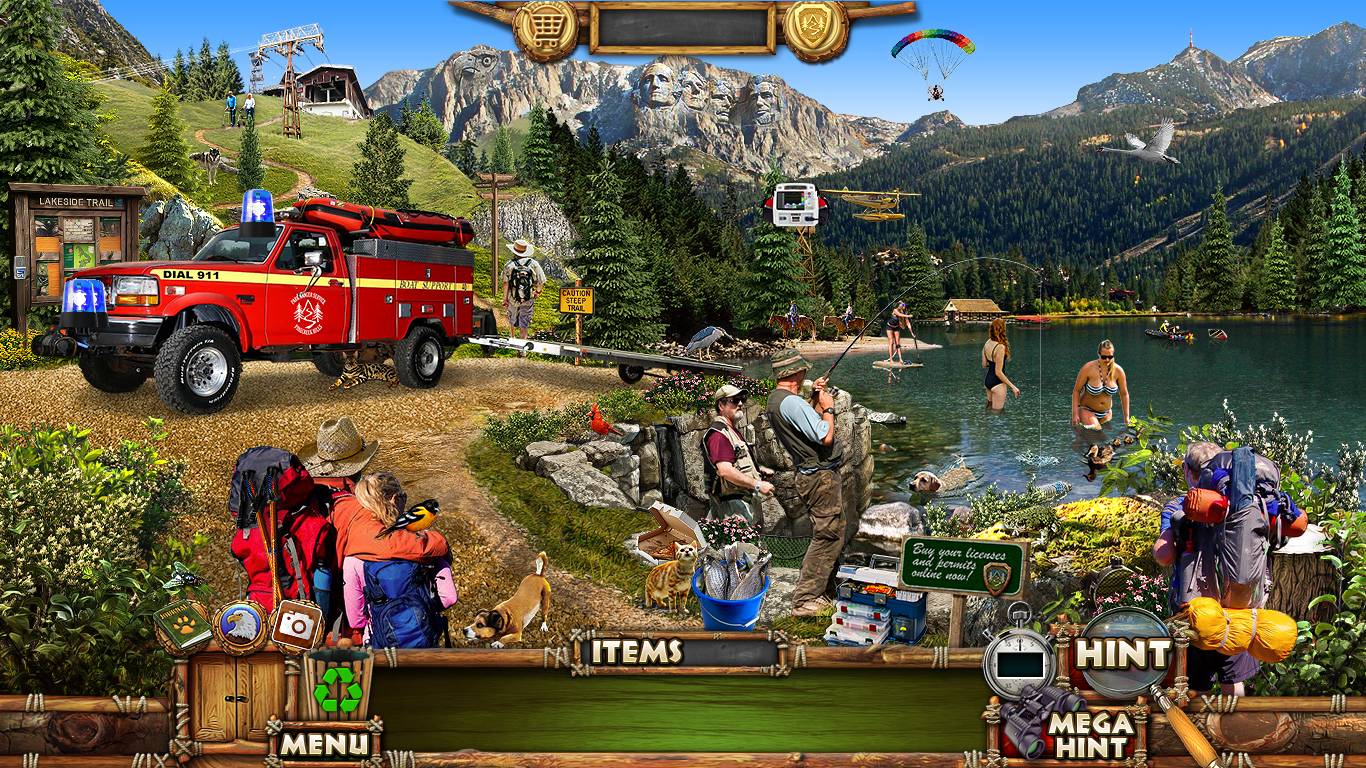Open the Menu button
The image size is (1366, 768).
(324, 743)
